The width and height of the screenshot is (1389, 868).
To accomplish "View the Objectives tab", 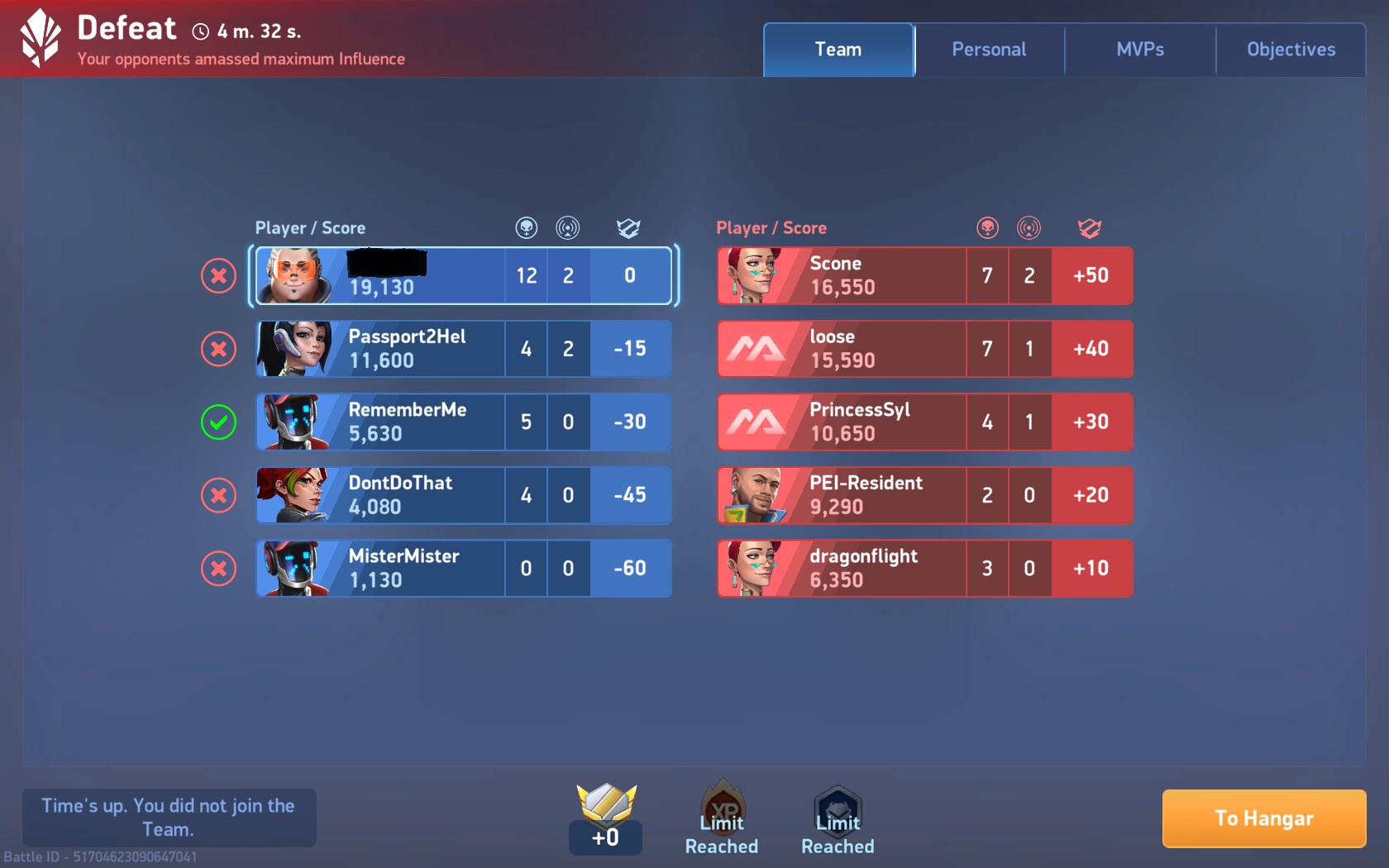I will [x=1291, y=50].
